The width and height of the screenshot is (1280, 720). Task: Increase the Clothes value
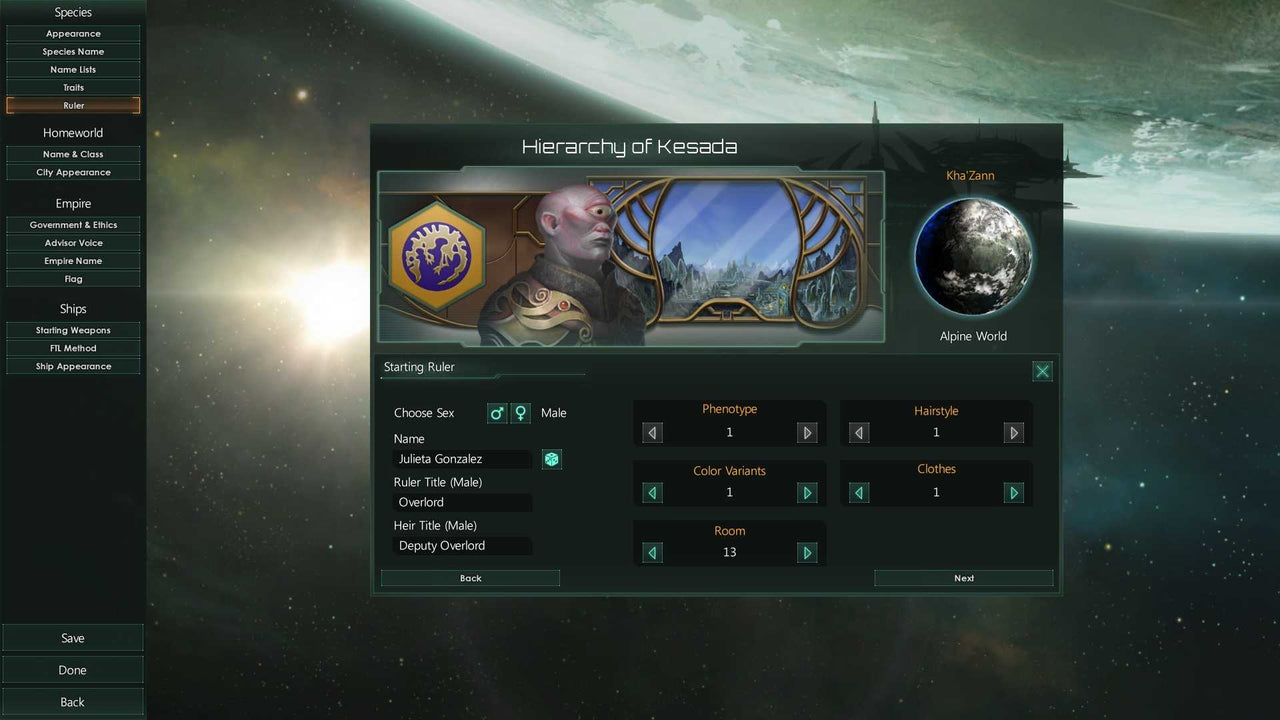(1013, 492)
